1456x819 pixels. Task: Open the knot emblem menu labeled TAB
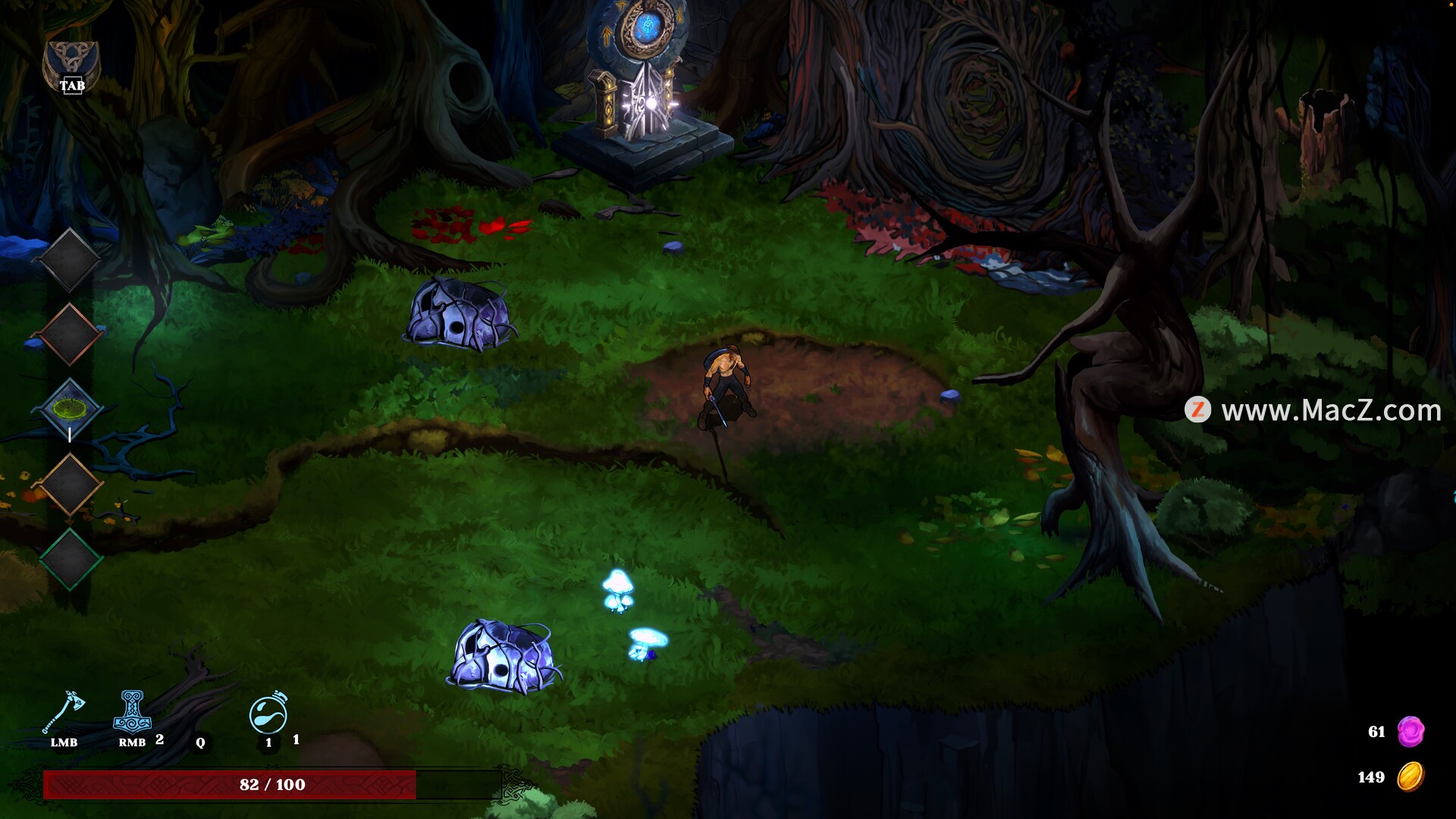71,67
